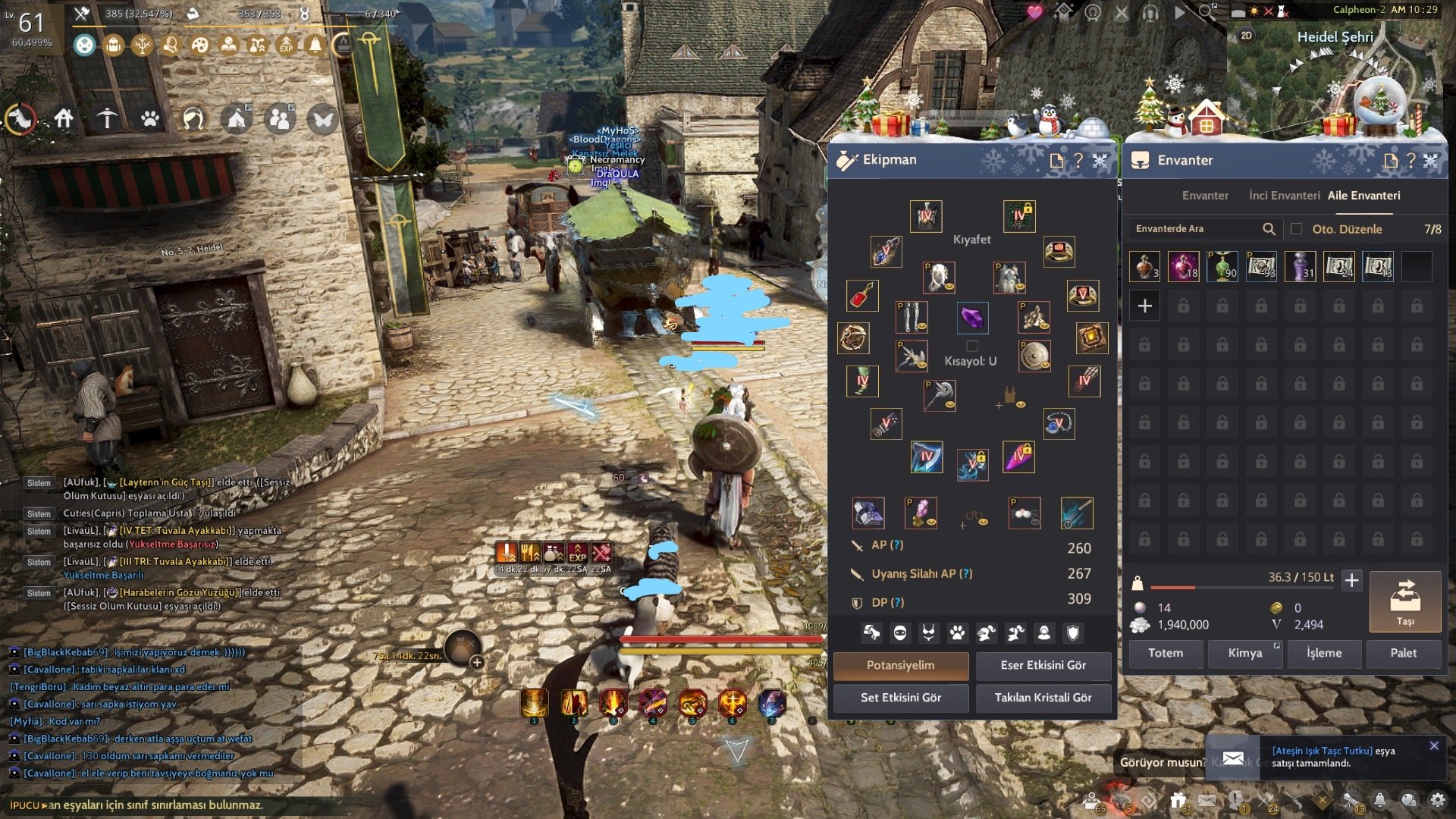The height and width of the screenshot is (819, 1456).
Task: Open the Kimya panel
Action: coord(1244,653)
